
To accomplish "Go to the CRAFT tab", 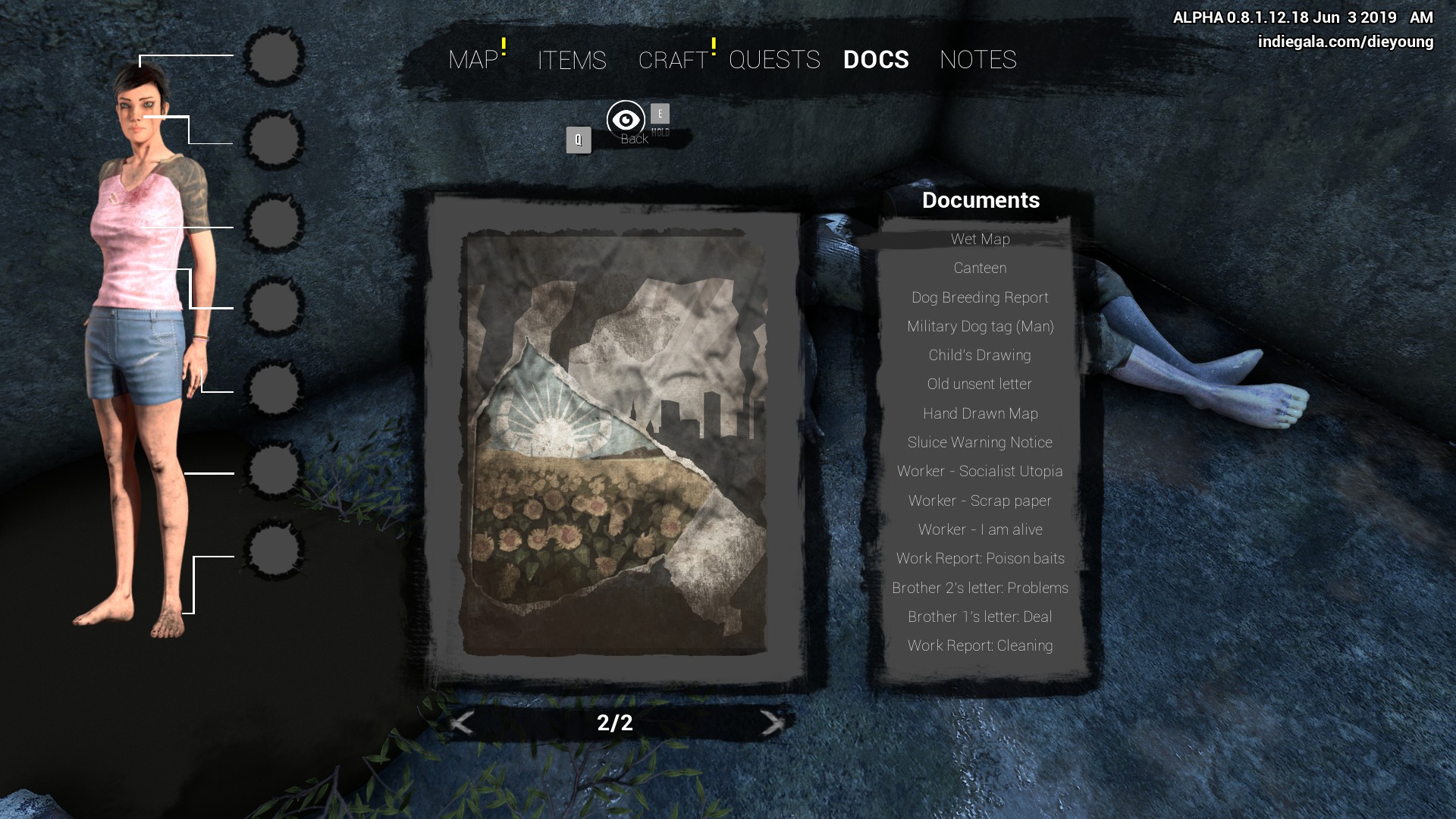I will point(673,60).
